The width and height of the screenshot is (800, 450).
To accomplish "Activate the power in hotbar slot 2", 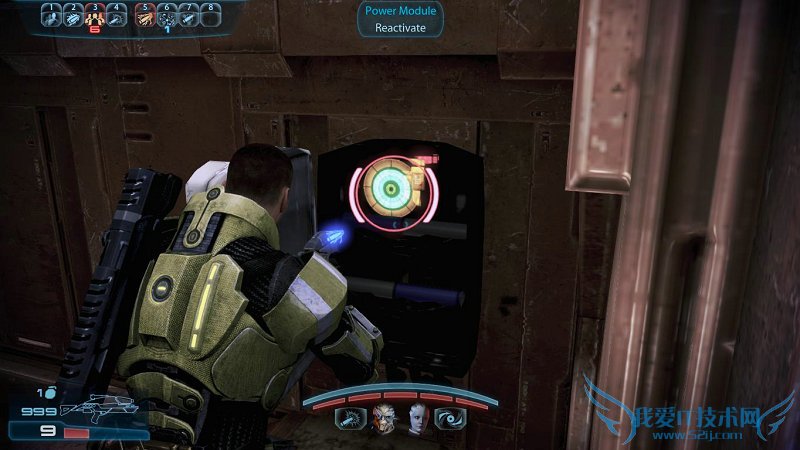I will 73,17.
